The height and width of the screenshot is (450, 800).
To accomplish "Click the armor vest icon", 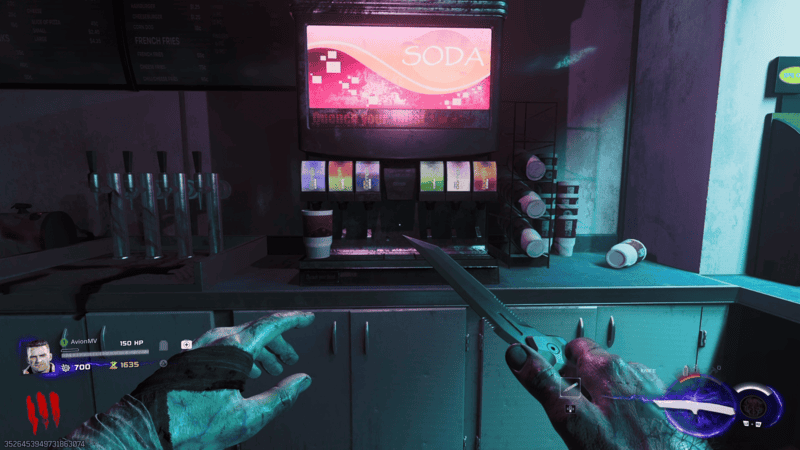I will coord(163,345).
